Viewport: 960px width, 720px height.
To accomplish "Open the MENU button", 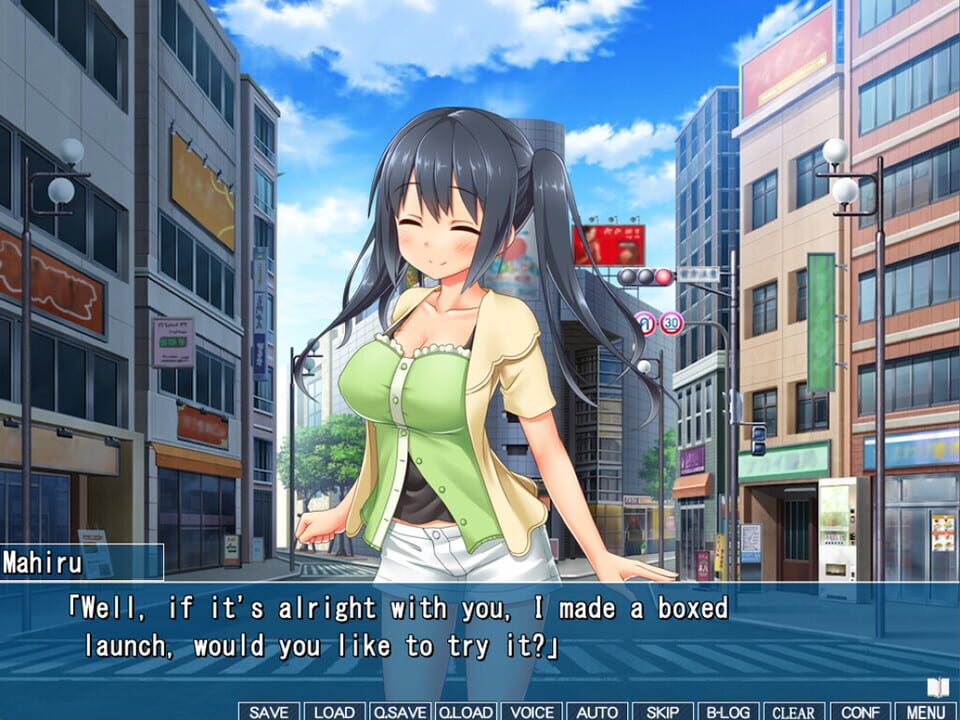I will click(x=925, y=711).
